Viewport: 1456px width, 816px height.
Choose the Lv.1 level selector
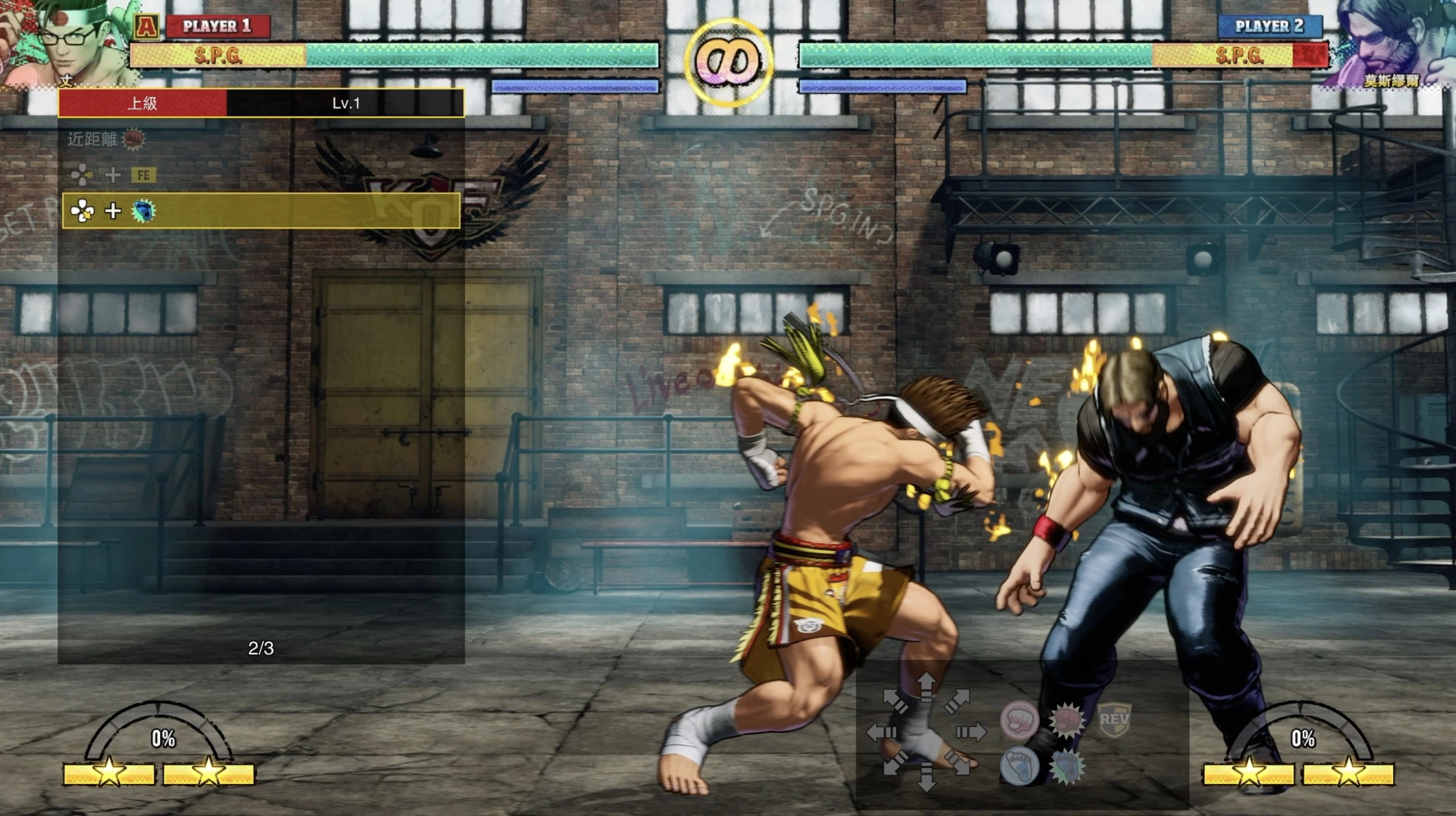[345, 103]
